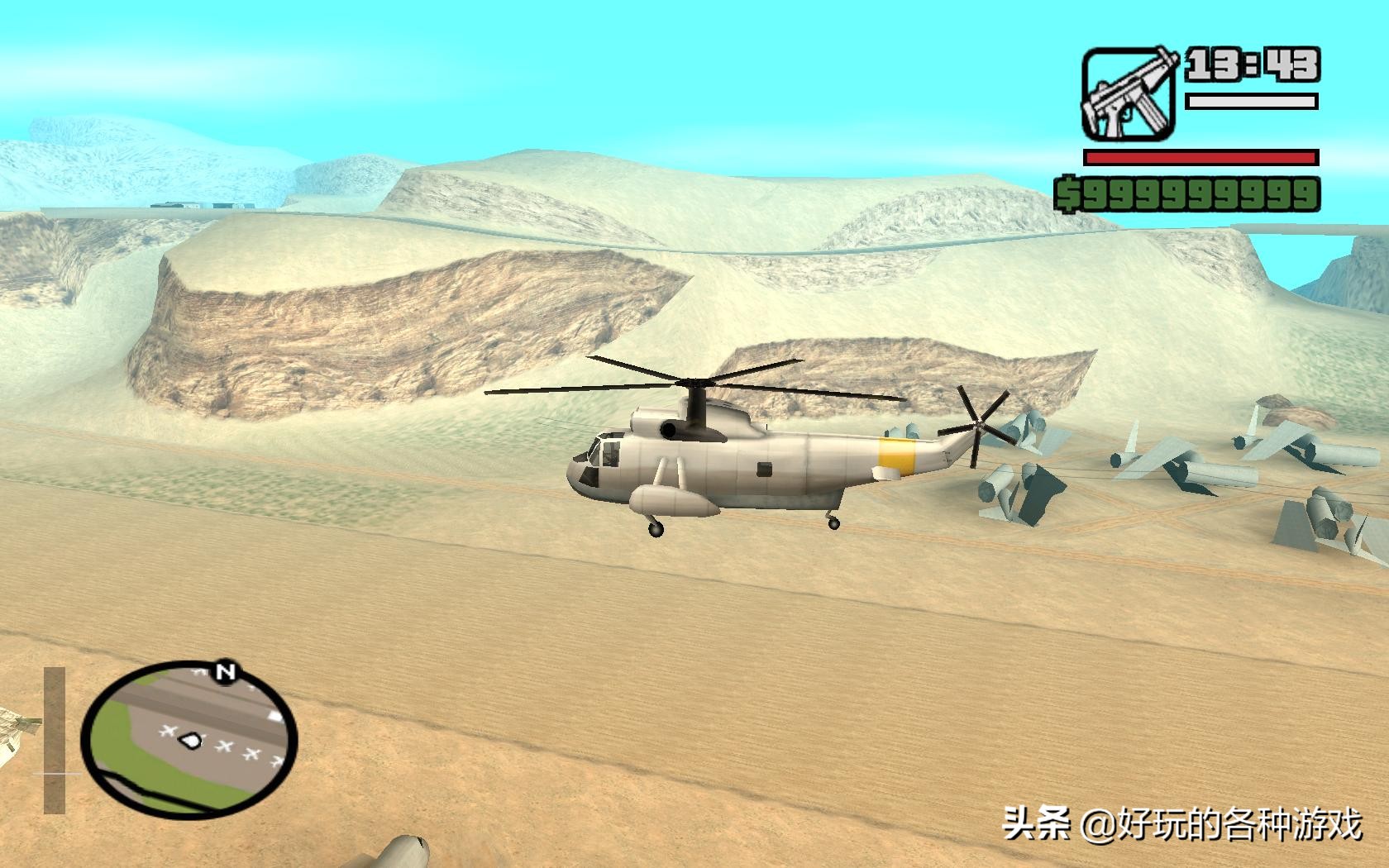
Task: Select the white building blip on the minimap edge
Action: pos(275,717)
